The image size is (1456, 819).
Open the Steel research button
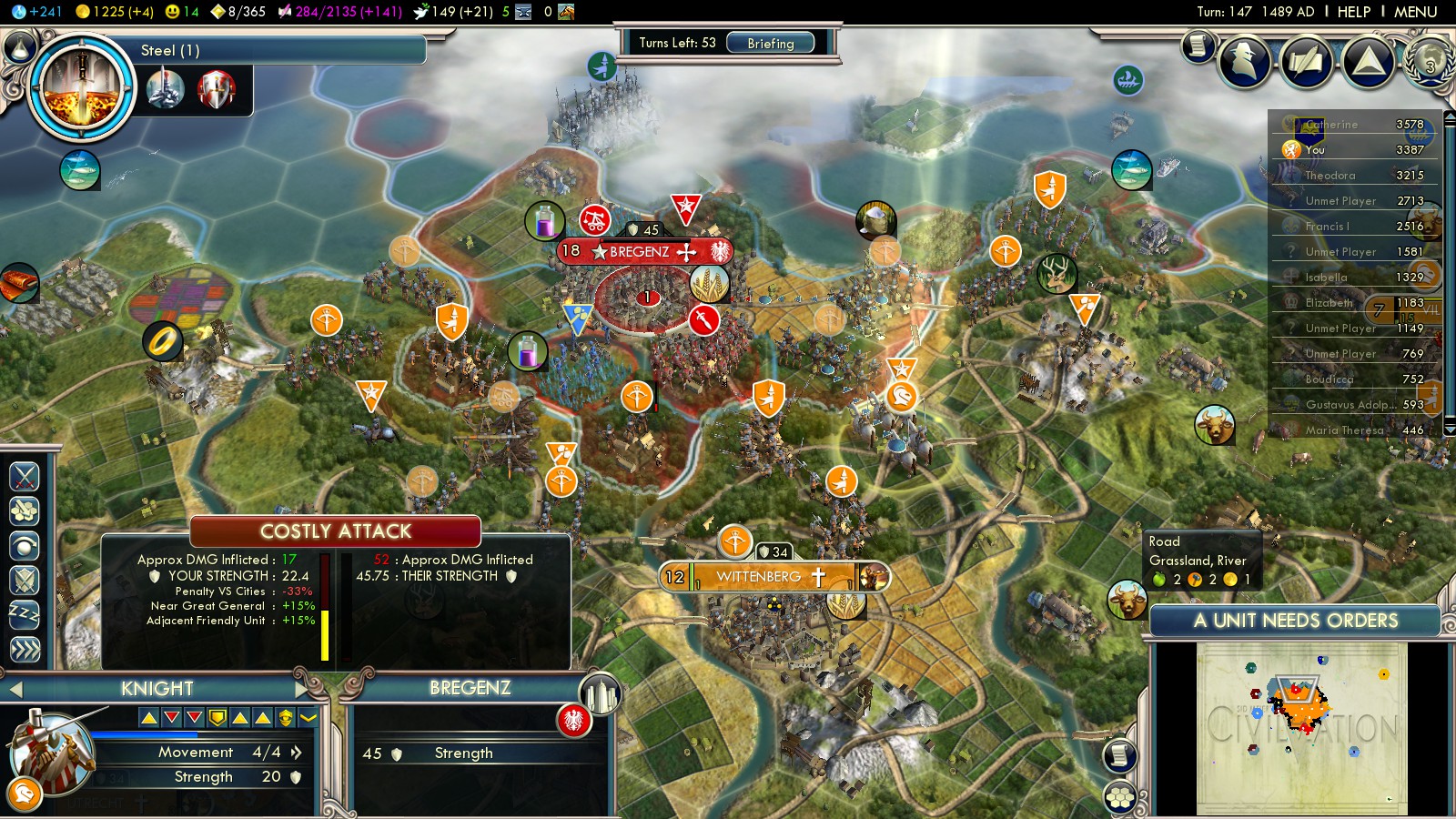click(x=82, y=87)
